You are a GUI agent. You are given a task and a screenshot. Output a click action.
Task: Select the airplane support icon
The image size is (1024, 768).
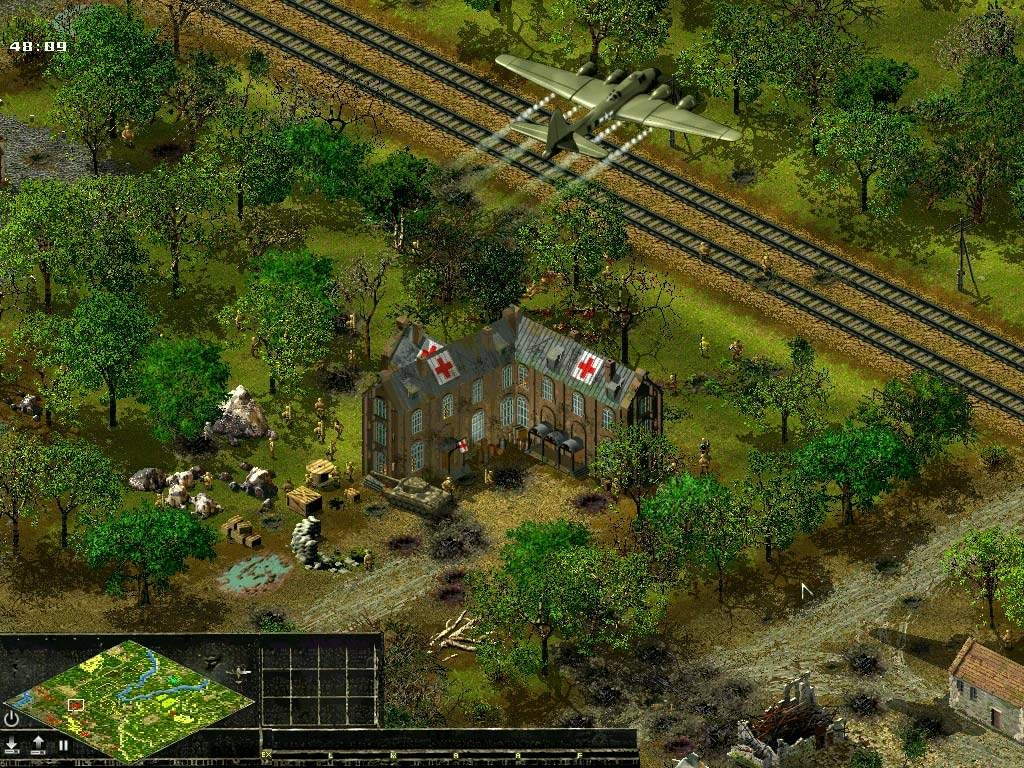pyautogui.click(x=239, y=674)
